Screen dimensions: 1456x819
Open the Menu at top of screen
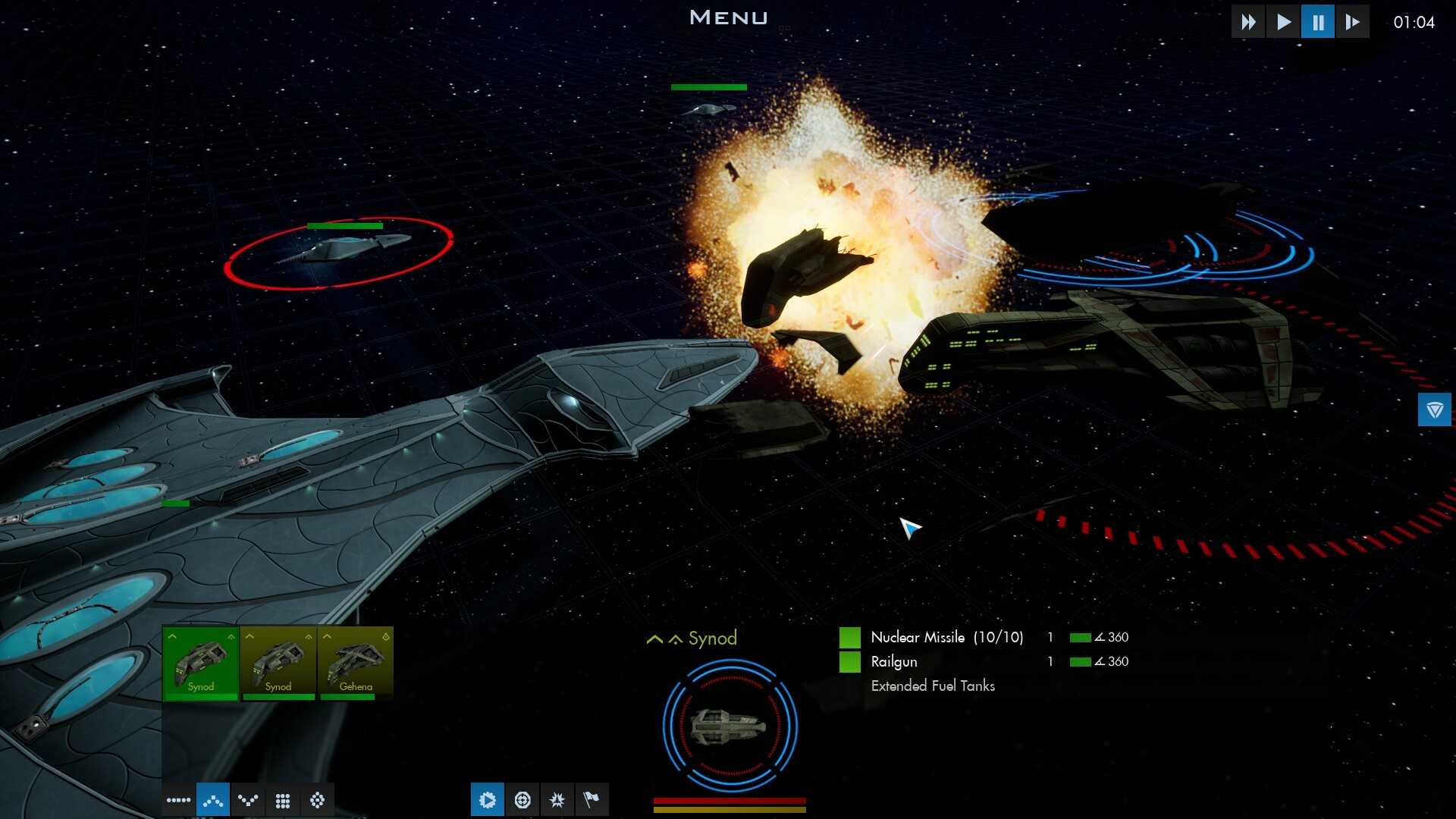[x=728, y=17]
